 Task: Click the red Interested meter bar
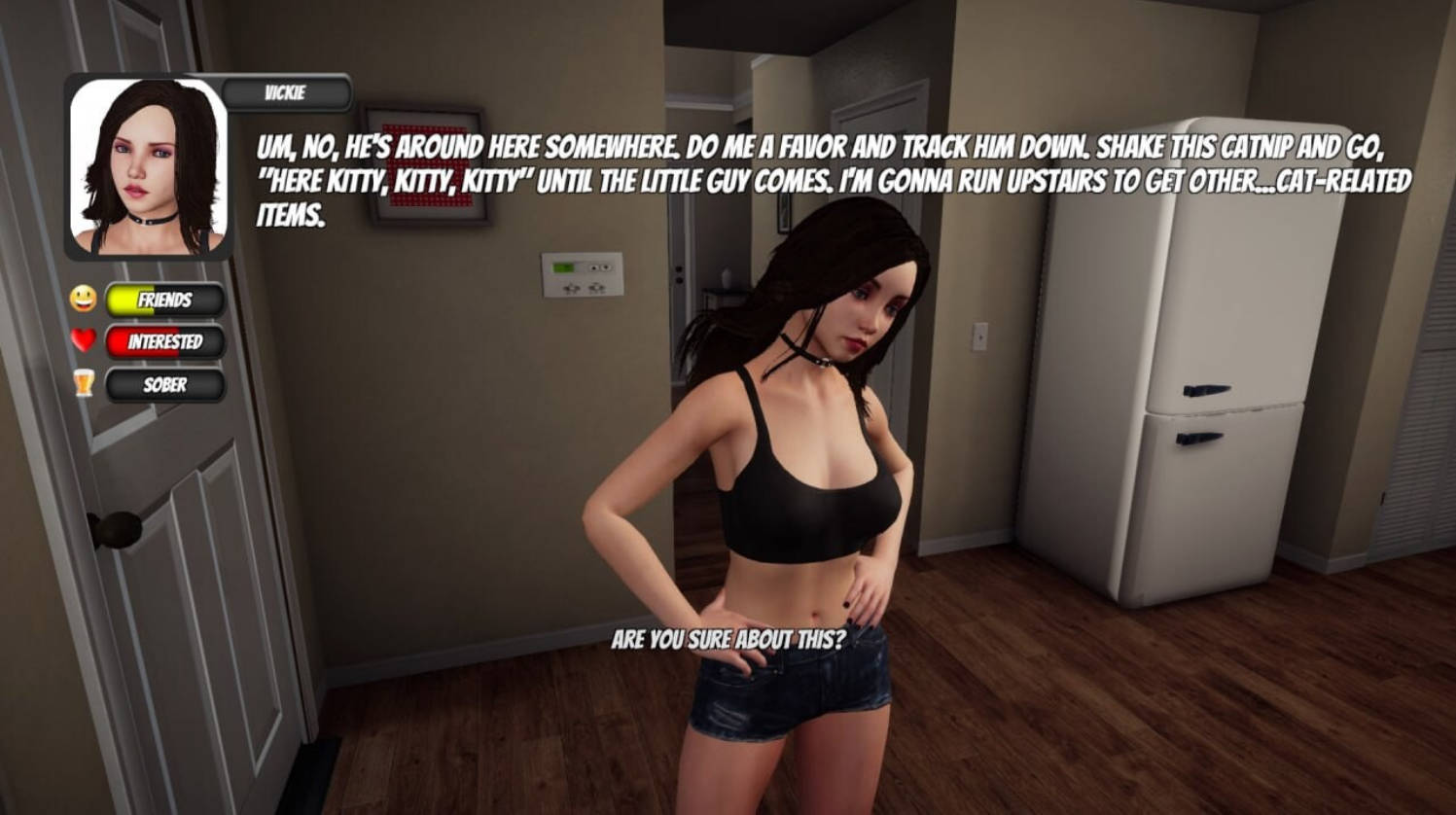[x=165, y=342]
